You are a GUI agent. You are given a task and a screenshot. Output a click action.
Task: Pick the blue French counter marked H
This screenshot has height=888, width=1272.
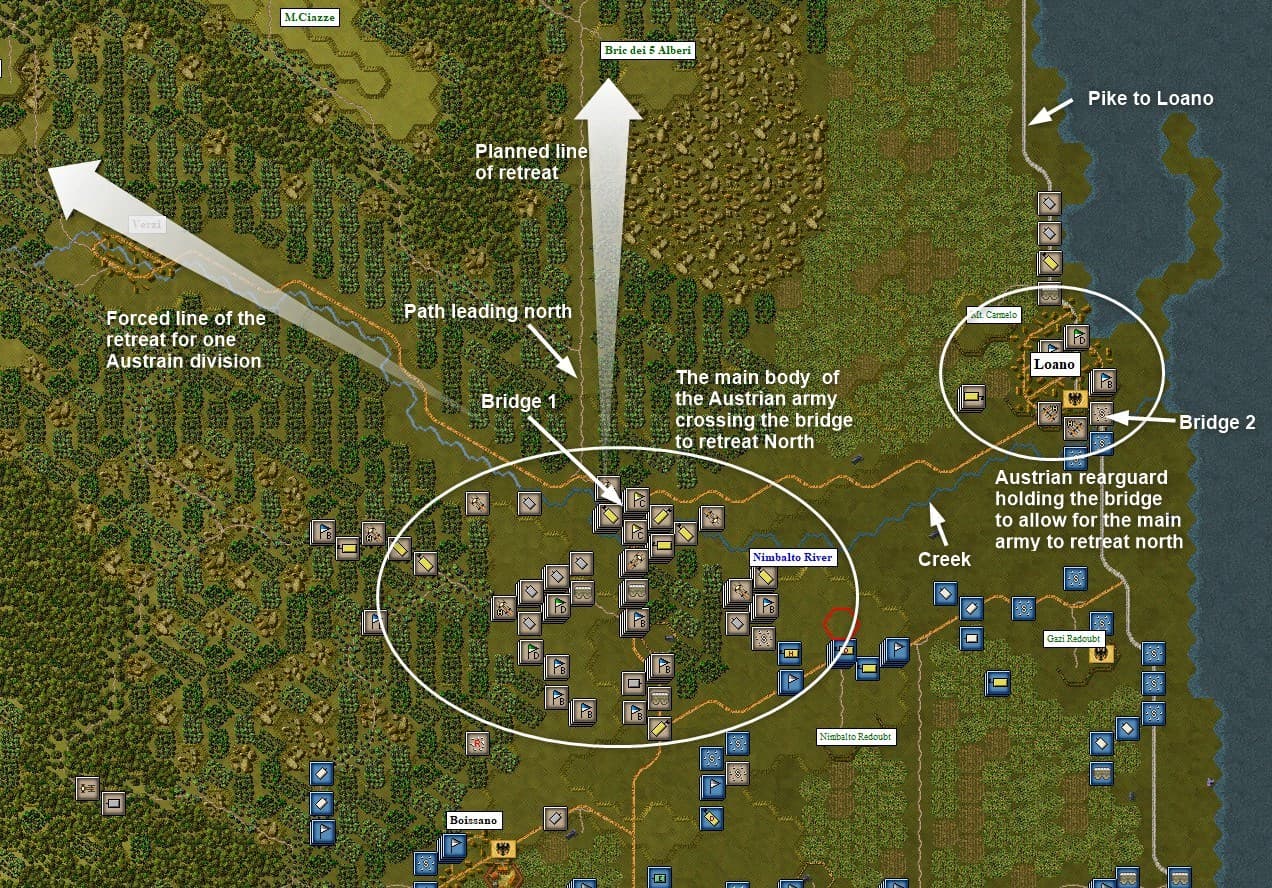[x=791, y=654]
